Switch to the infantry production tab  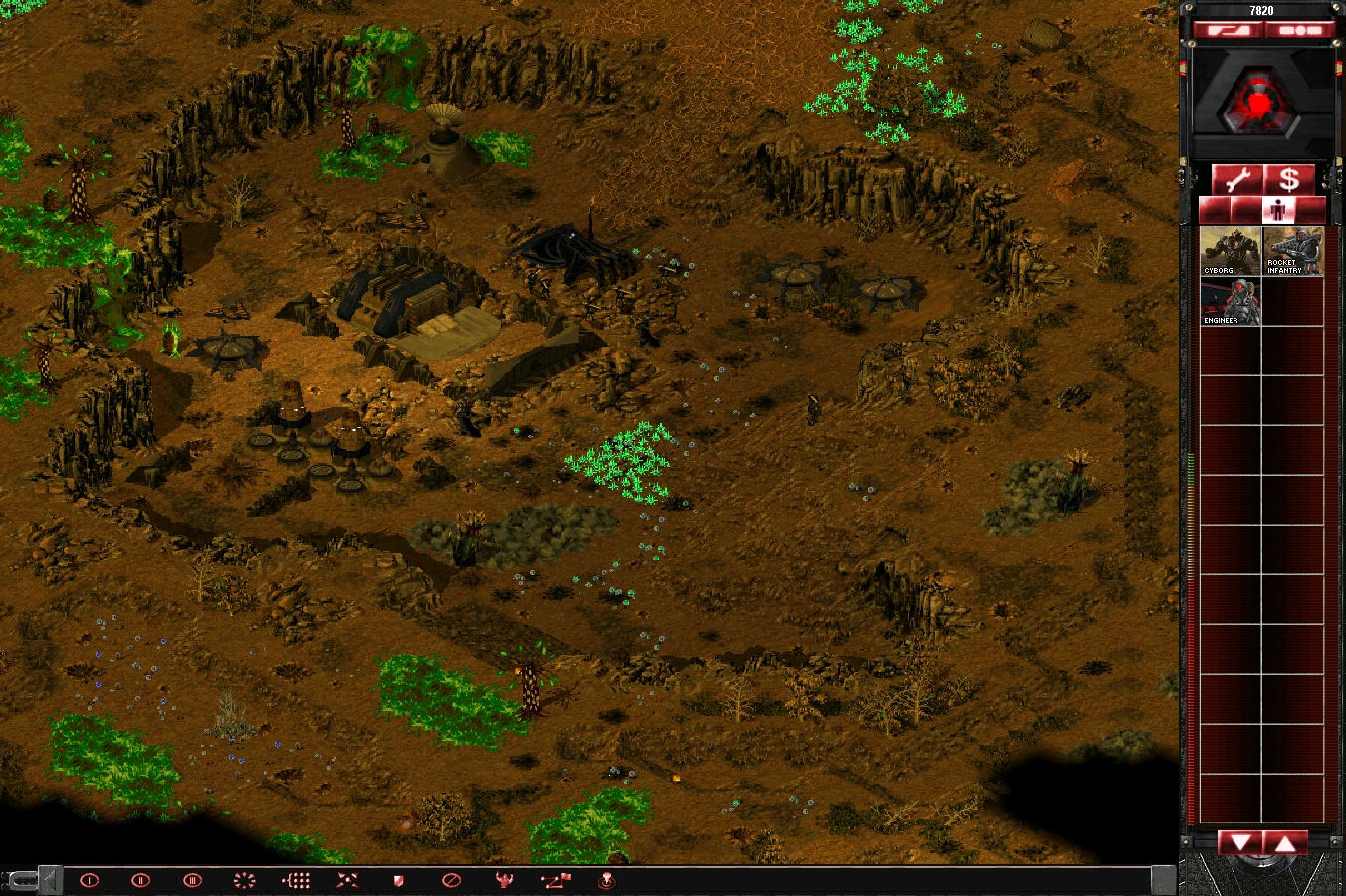[x=1279, y=210]
